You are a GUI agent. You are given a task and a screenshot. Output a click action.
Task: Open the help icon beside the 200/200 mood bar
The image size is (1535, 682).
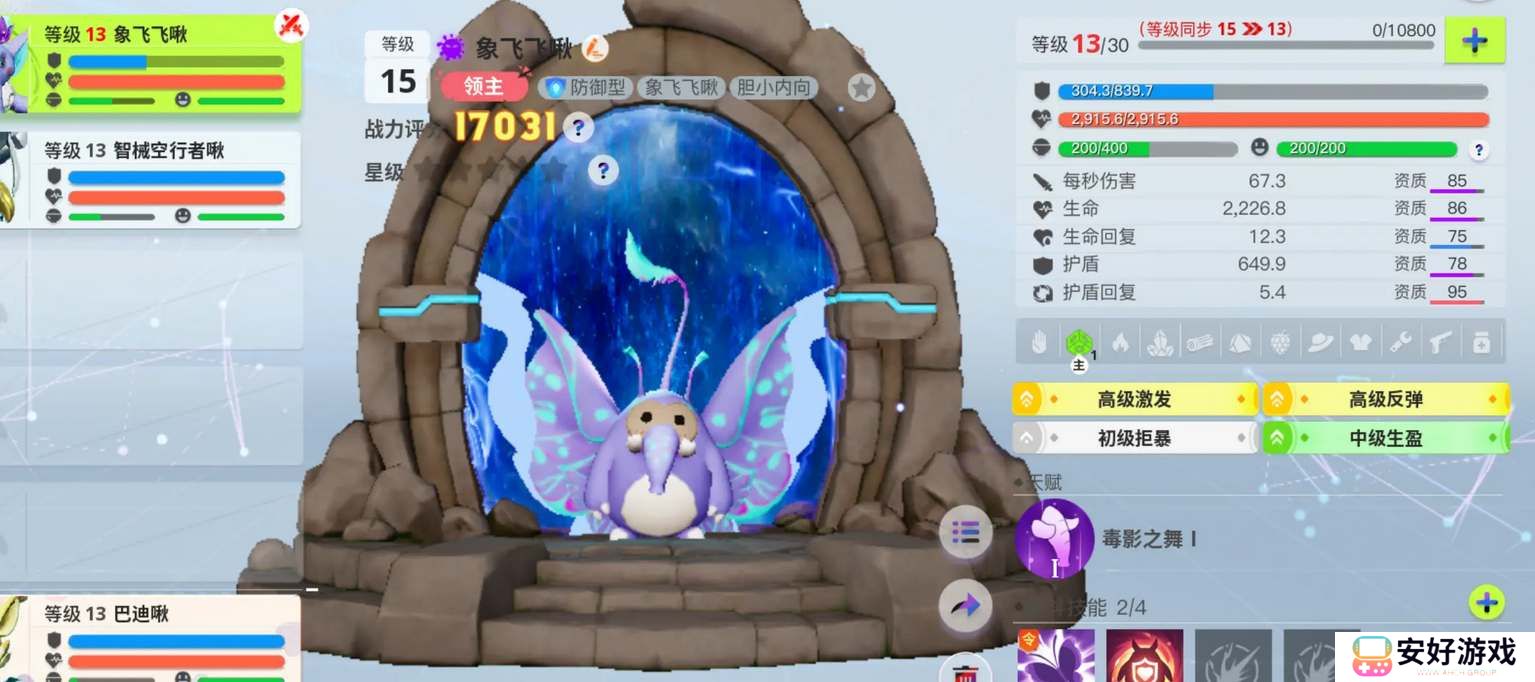click(x=1479, y=150)
